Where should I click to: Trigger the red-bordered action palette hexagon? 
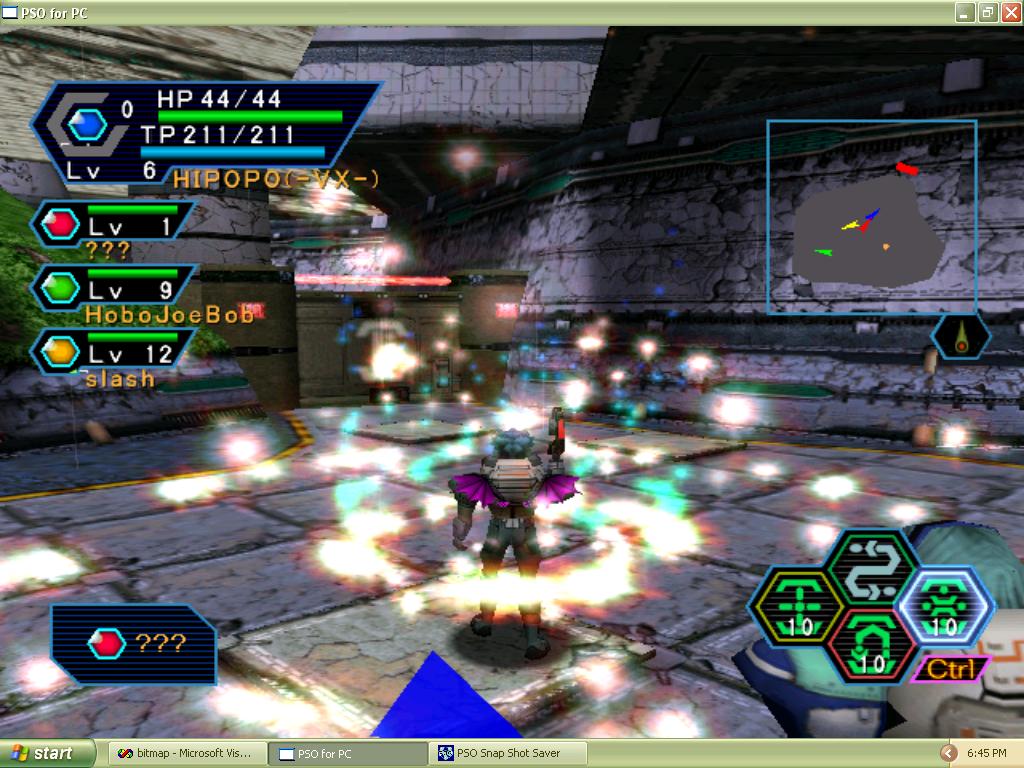(x=869, y=645)
